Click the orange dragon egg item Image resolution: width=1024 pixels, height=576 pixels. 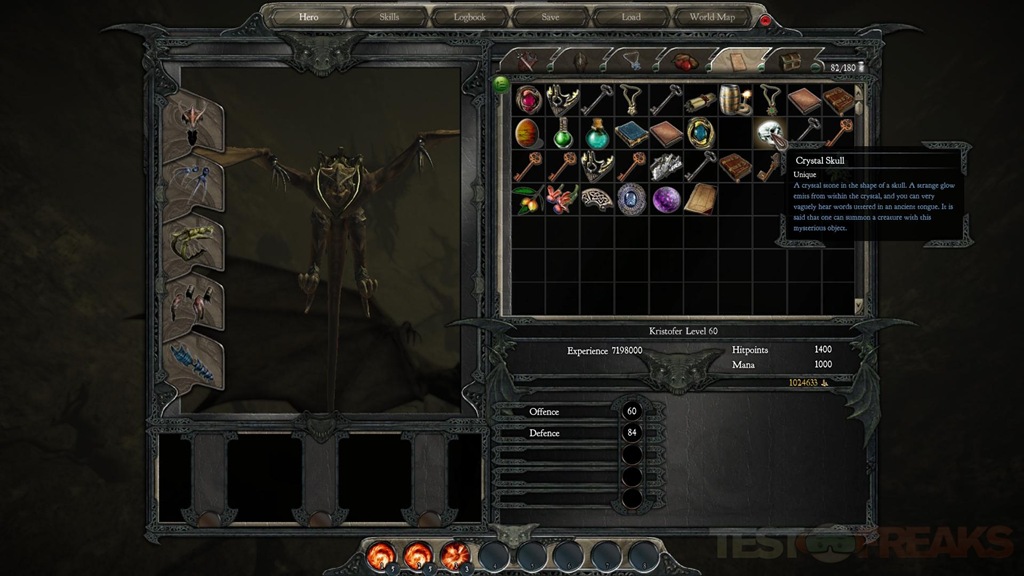528,132
